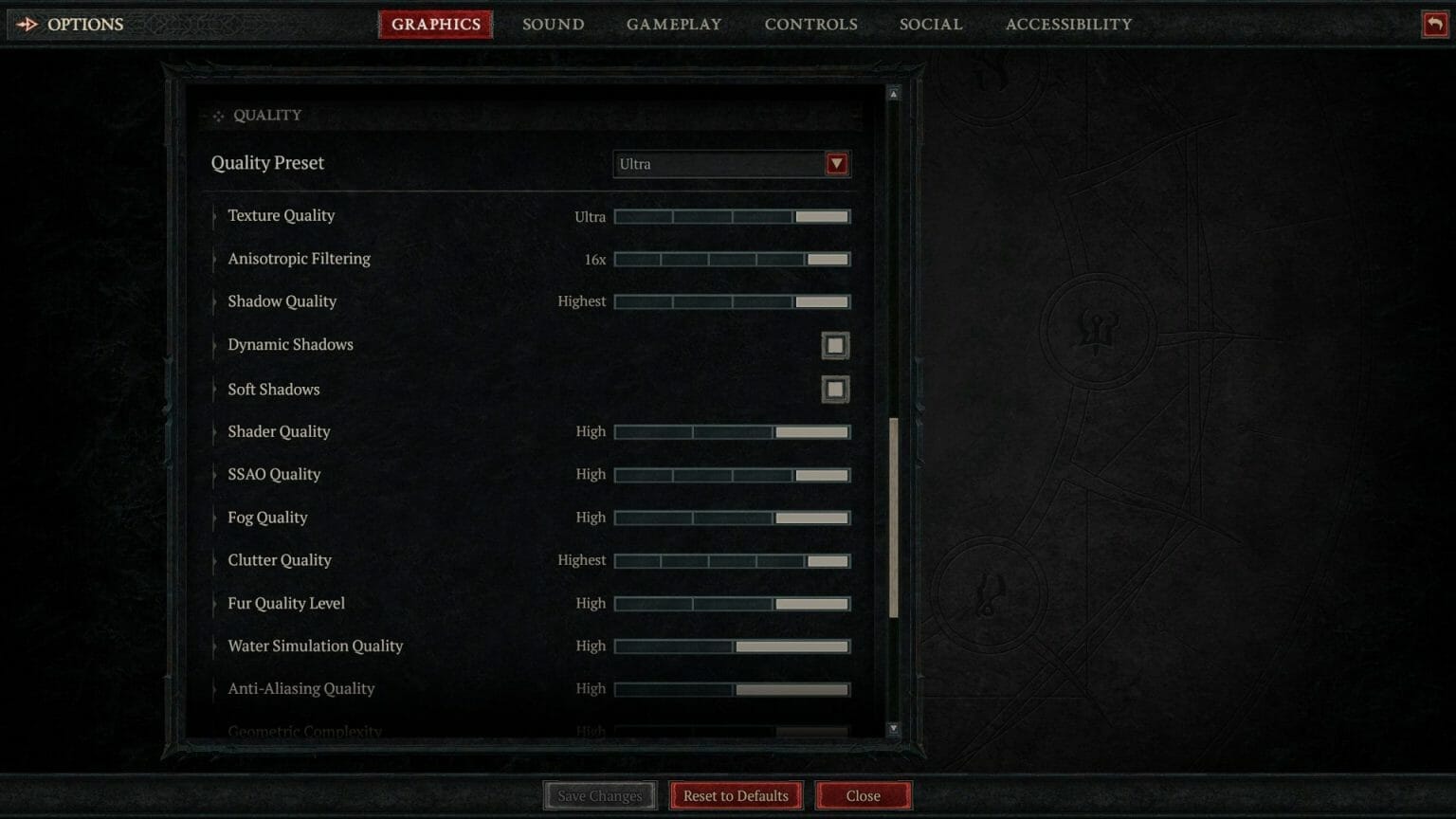Image resolution: width=1456 pixels, height=819 pixels.
Task: Switch to the SOUND tab
Action: pos(553,24)
